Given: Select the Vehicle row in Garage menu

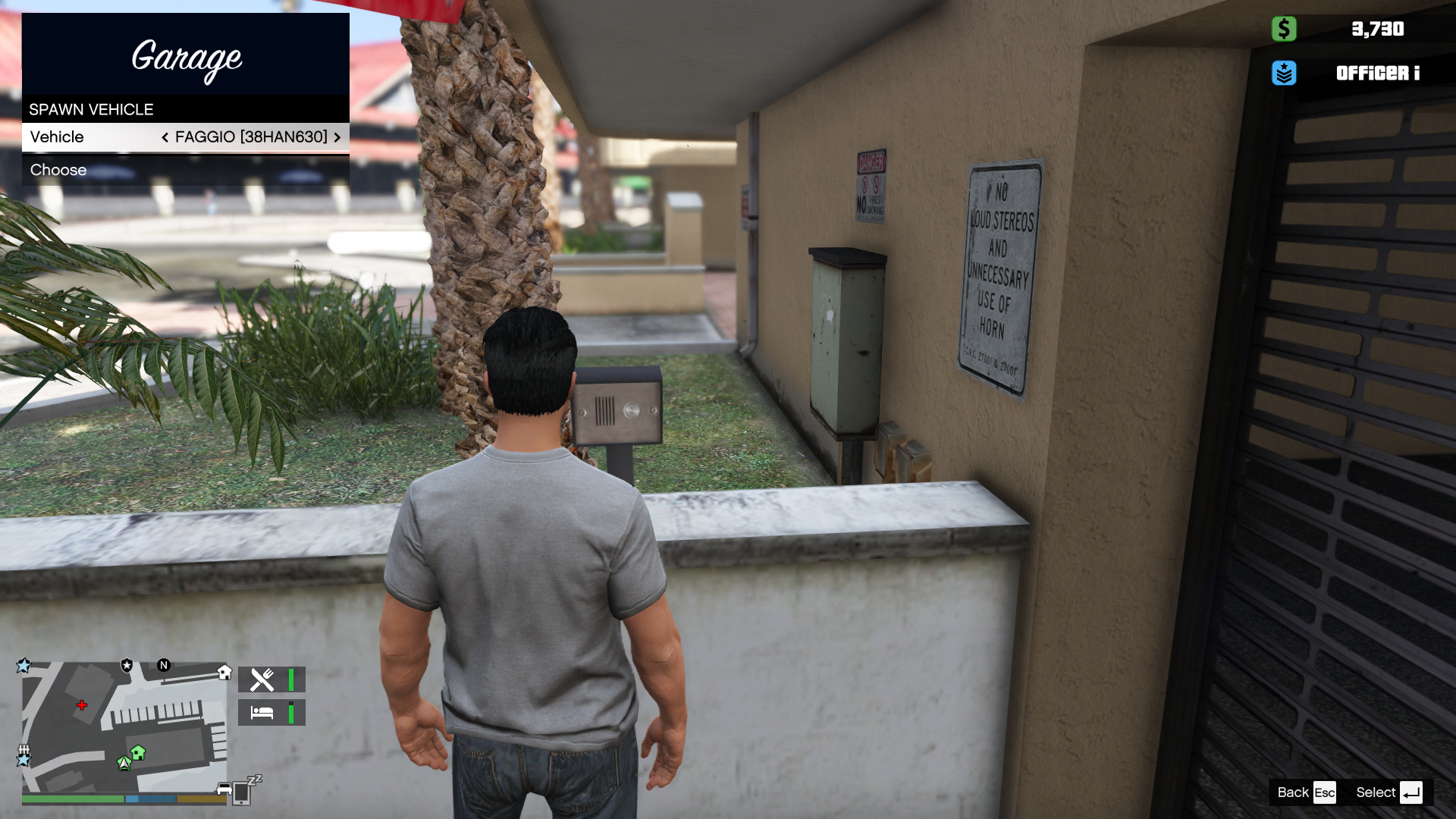Looking at the screenshot, I should pos(185,137).
